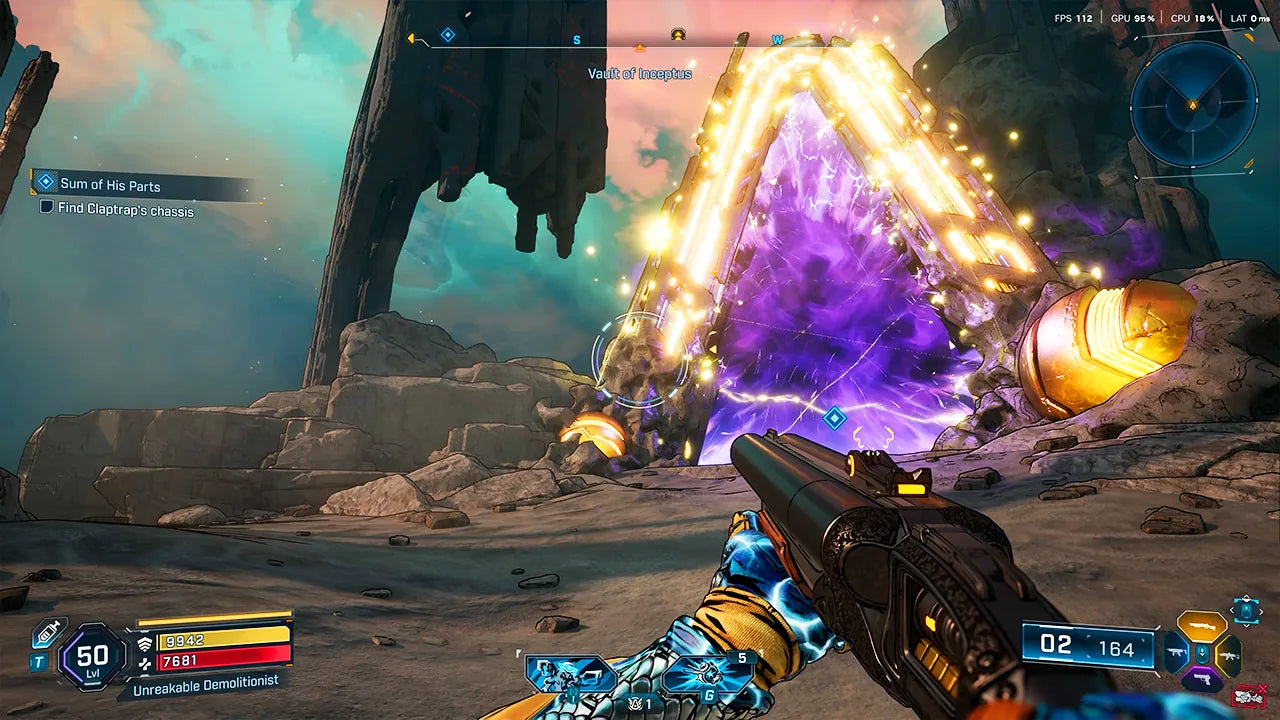Click the broken equipment warning icon
This screenshot has width=1280, height=720.
(1249, 697)
